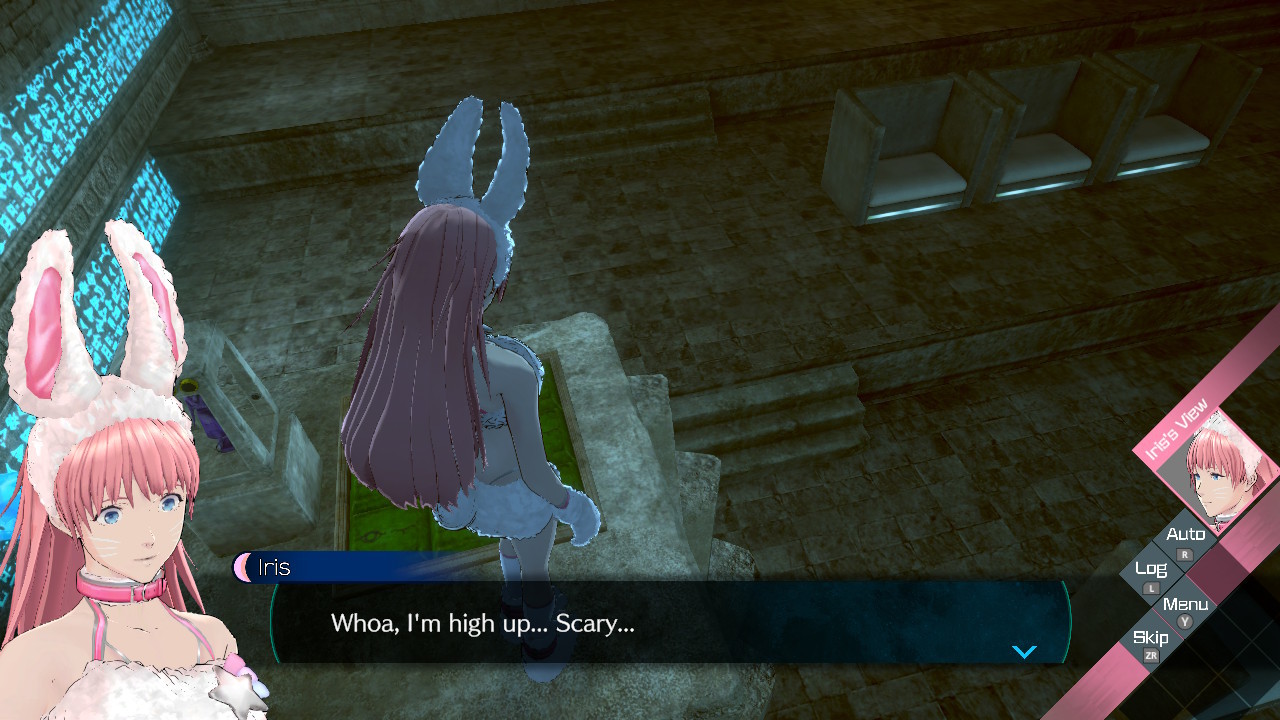Open the Menu
Screen dimensions: 1280x720
pyautogui.click(x=1186, y=603)
